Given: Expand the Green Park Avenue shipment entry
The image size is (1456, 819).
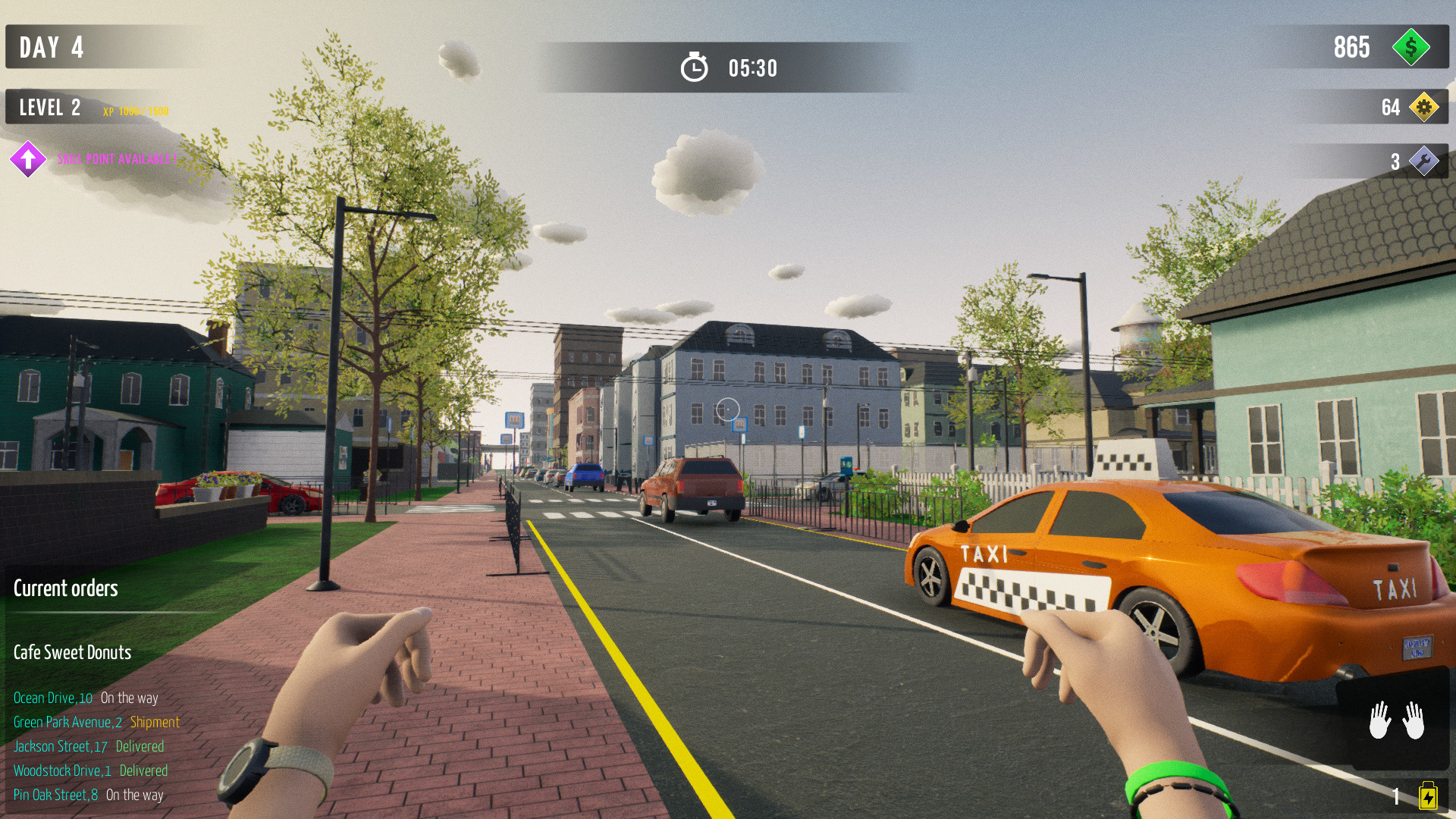Looking at the screenshot, I should pyautogui.click(x=96, y=722).
